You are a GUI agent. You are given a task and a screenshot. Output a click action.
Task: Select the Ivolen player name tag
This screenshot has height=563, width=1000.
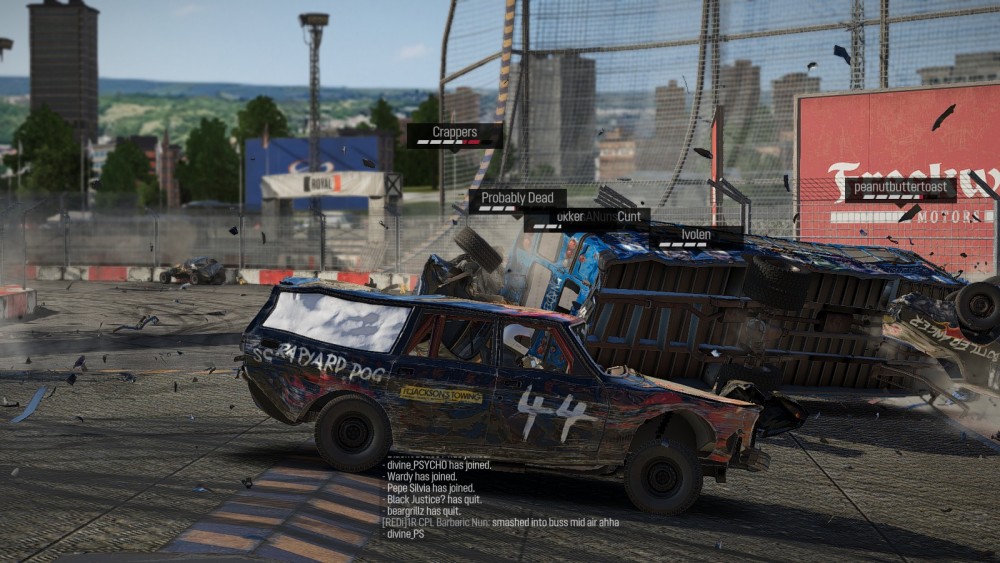click(x=696, y=236)
